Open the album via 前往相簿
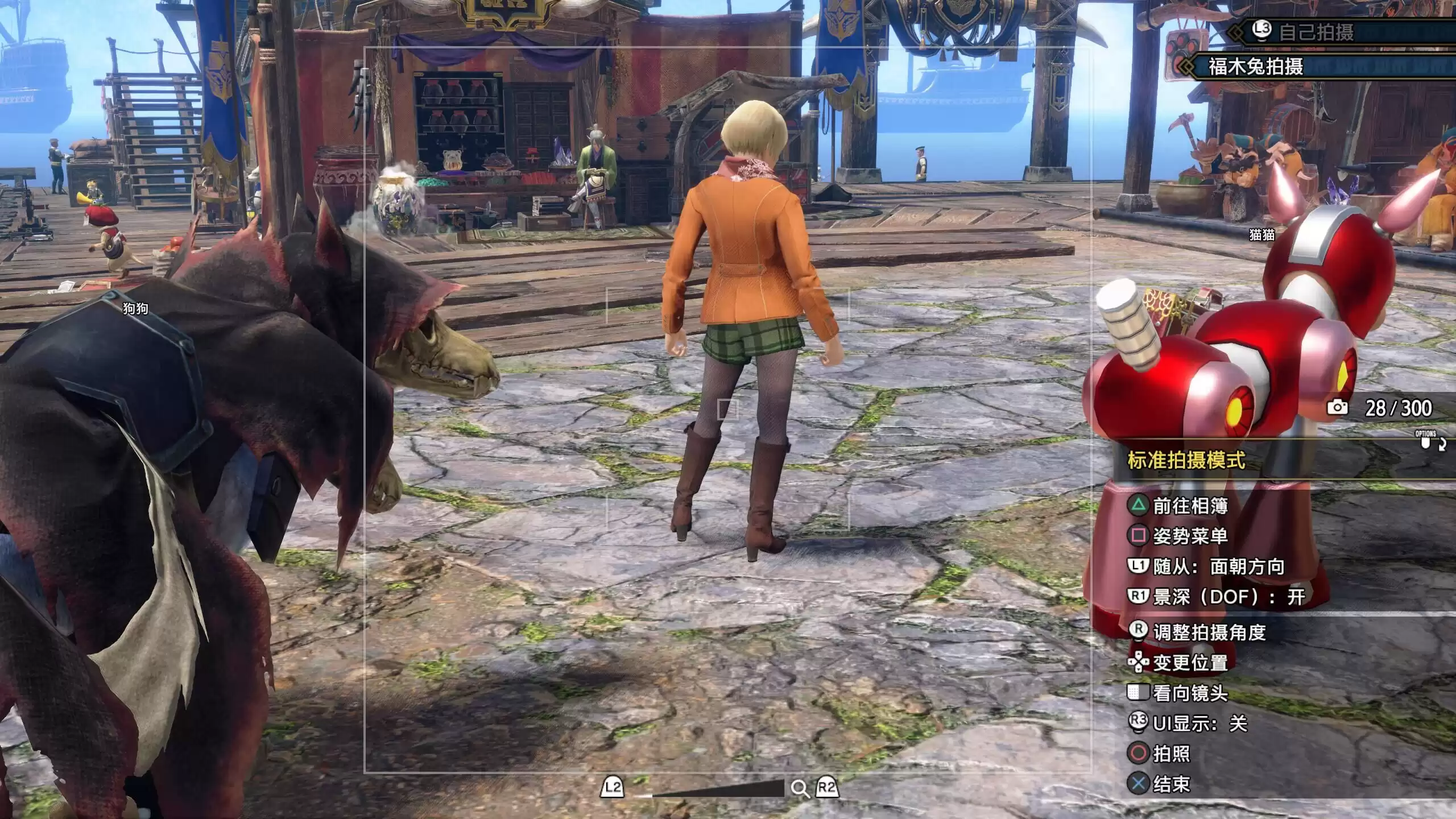 pyautogui.click(x=1190, y=506)
